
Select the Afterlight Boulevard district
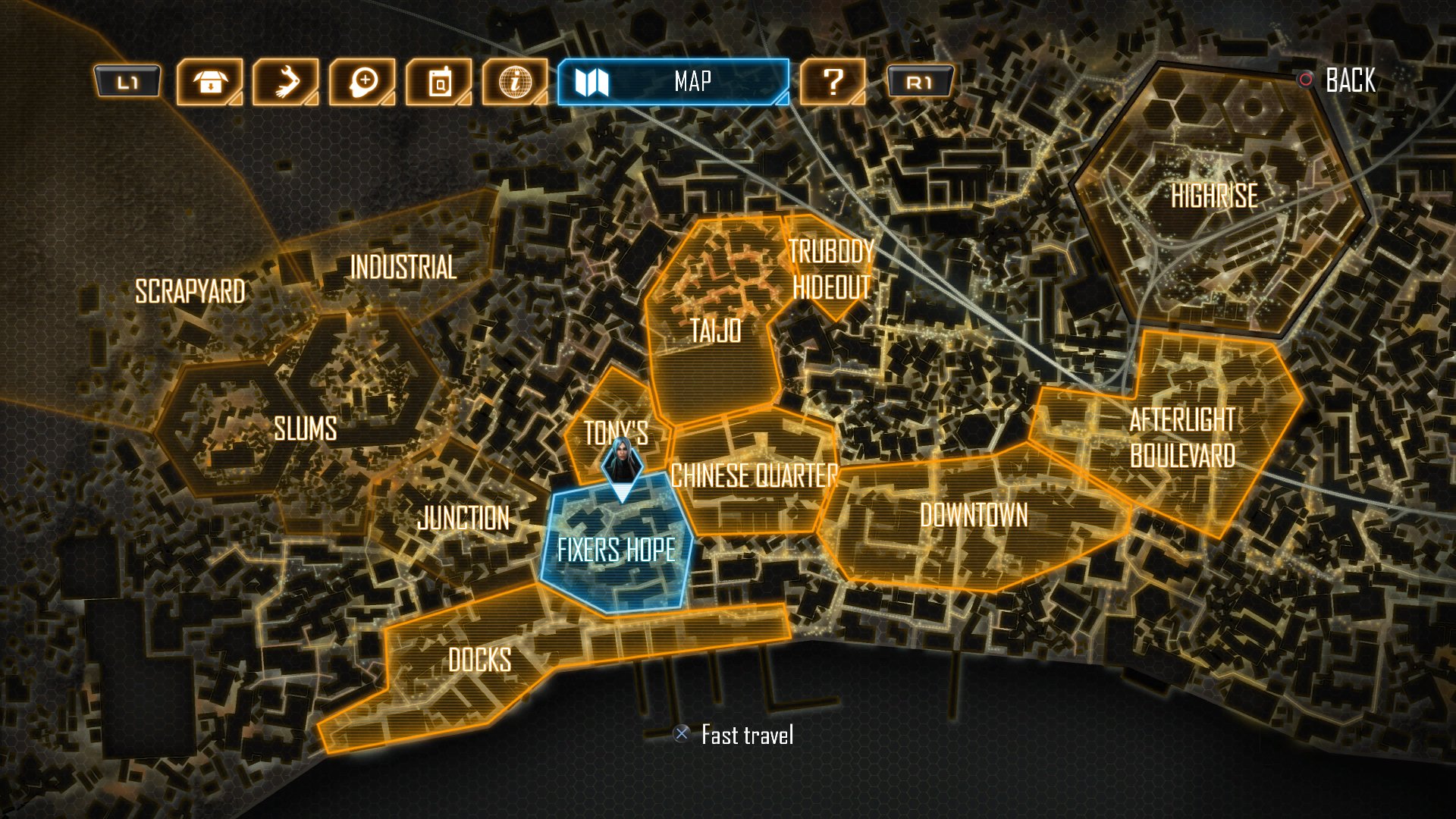(x=1181, y=438)
